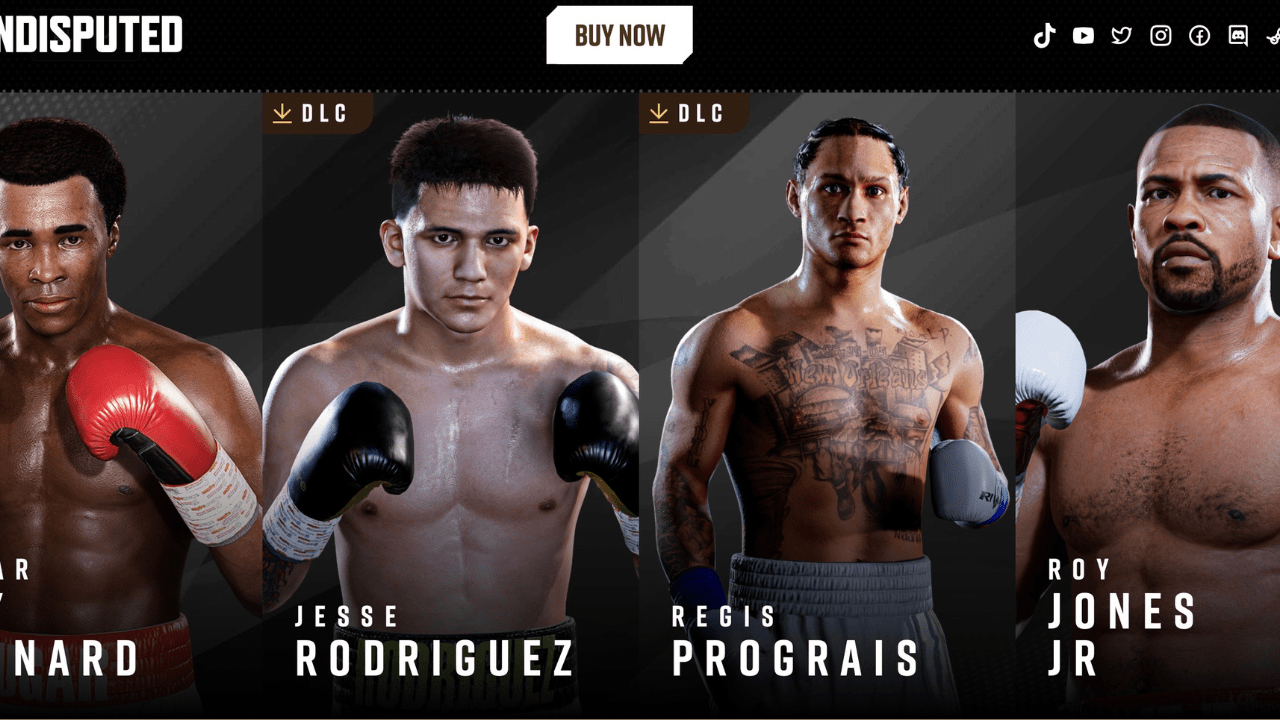Open the YouTube channel icon

[x=1083, y=36]
